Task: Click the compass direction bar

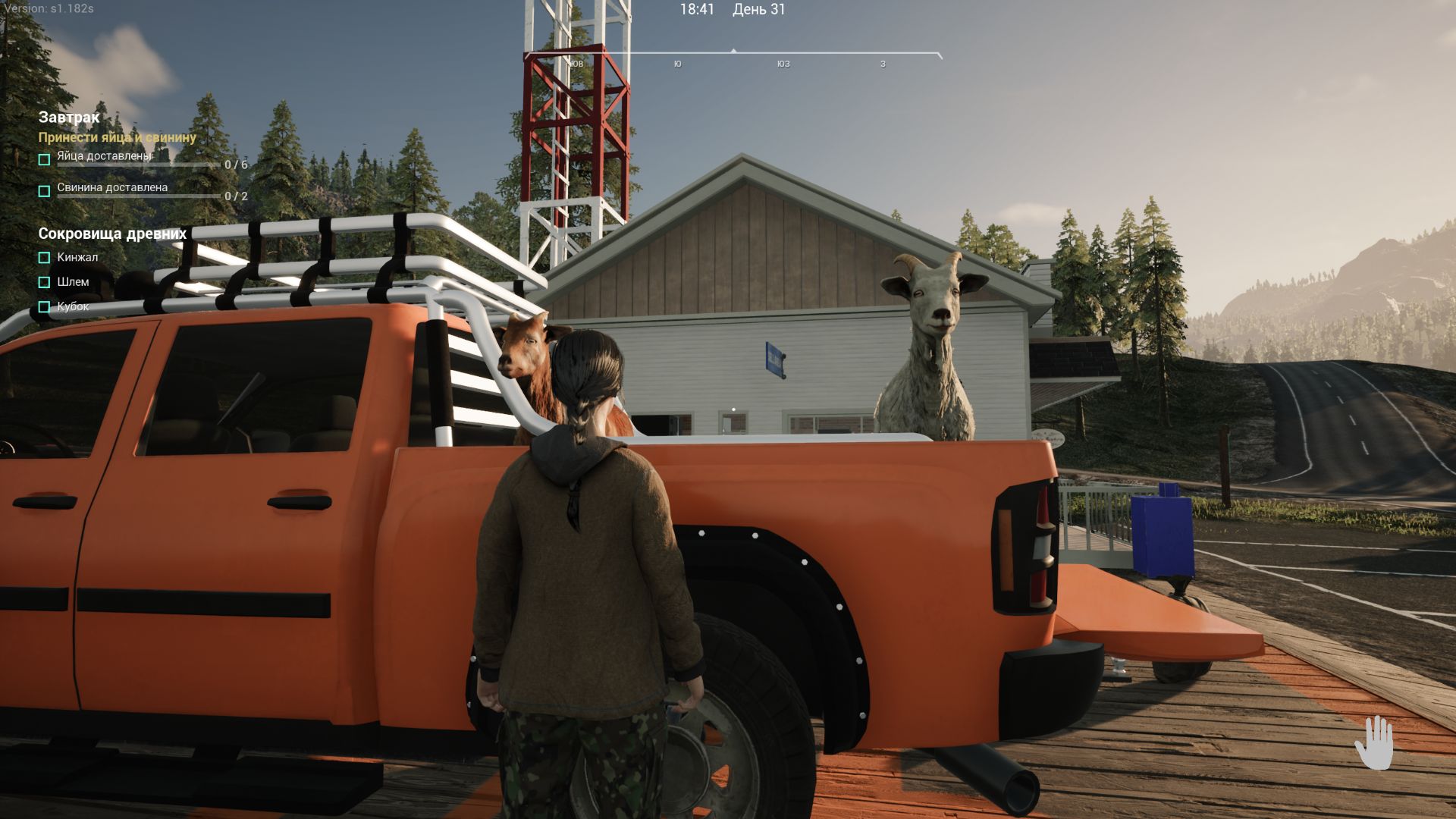Action: click(x=733, y=56)
